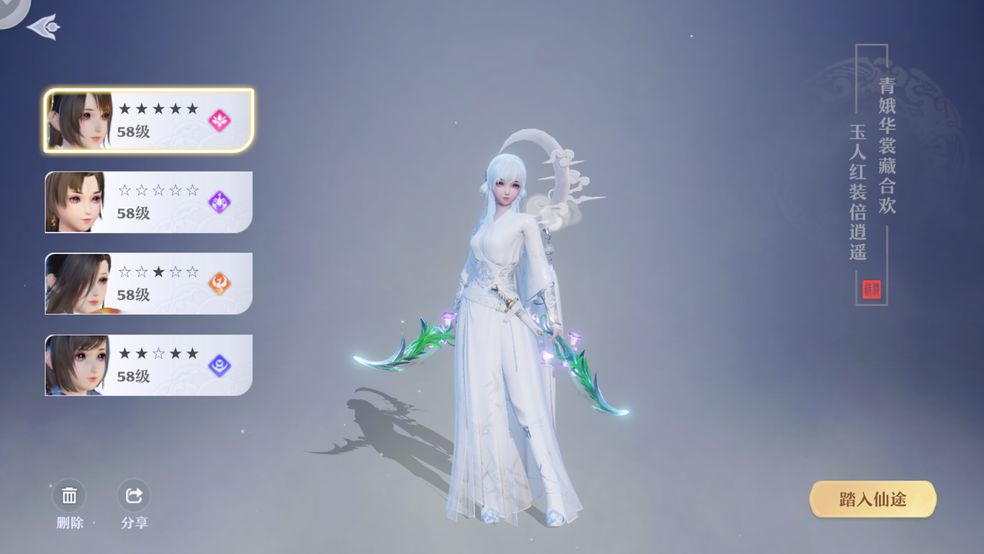This screenshot has width=984, height=554.
Task: Enter the game with 踏入仙途
Action: tap(872, 499)
